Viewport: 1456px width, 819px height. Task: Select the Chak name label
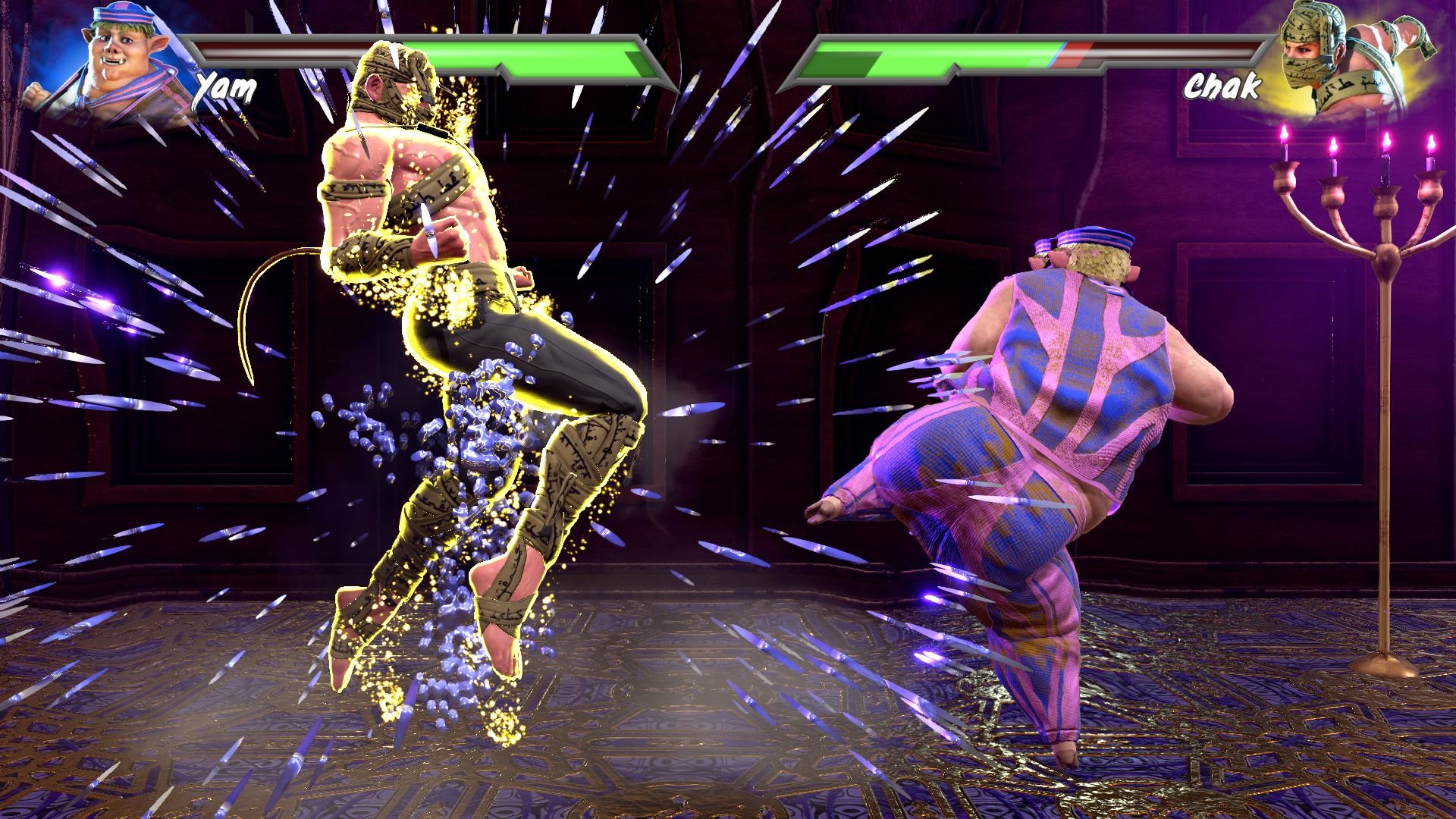1221,86
